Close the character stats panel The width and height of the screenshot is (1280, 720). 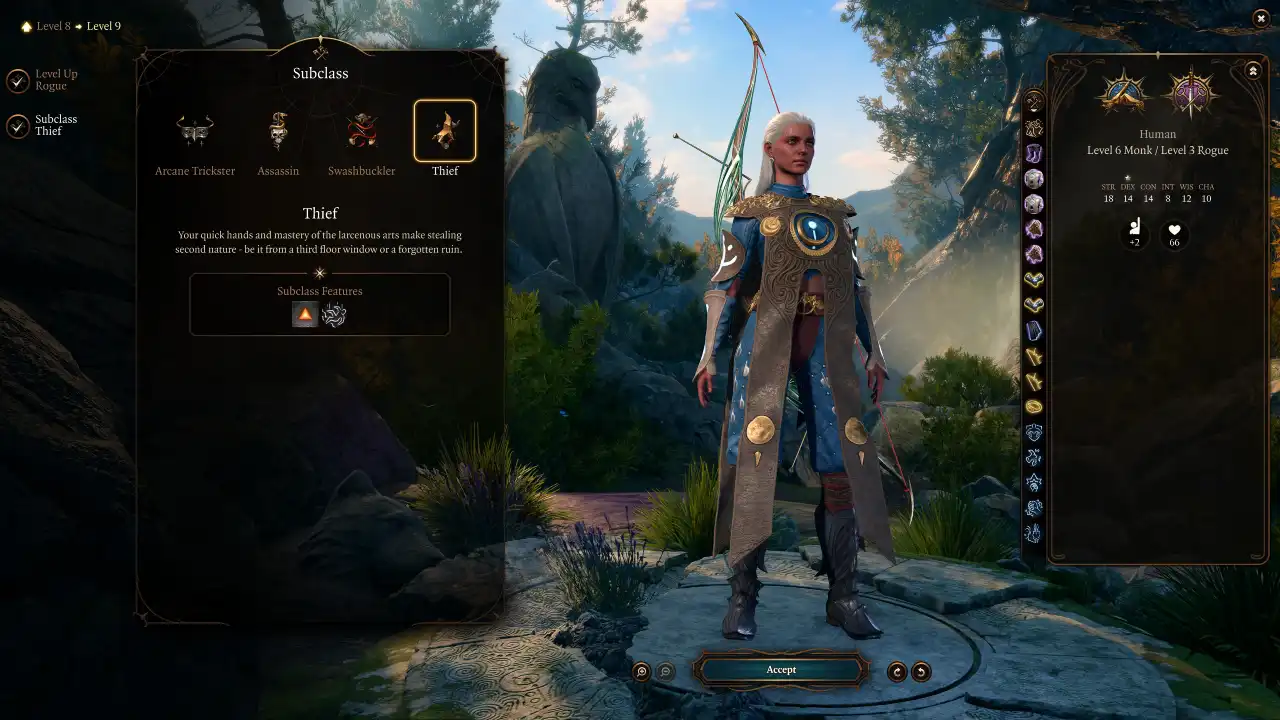pyautogui.click(x=1261, y=19)
